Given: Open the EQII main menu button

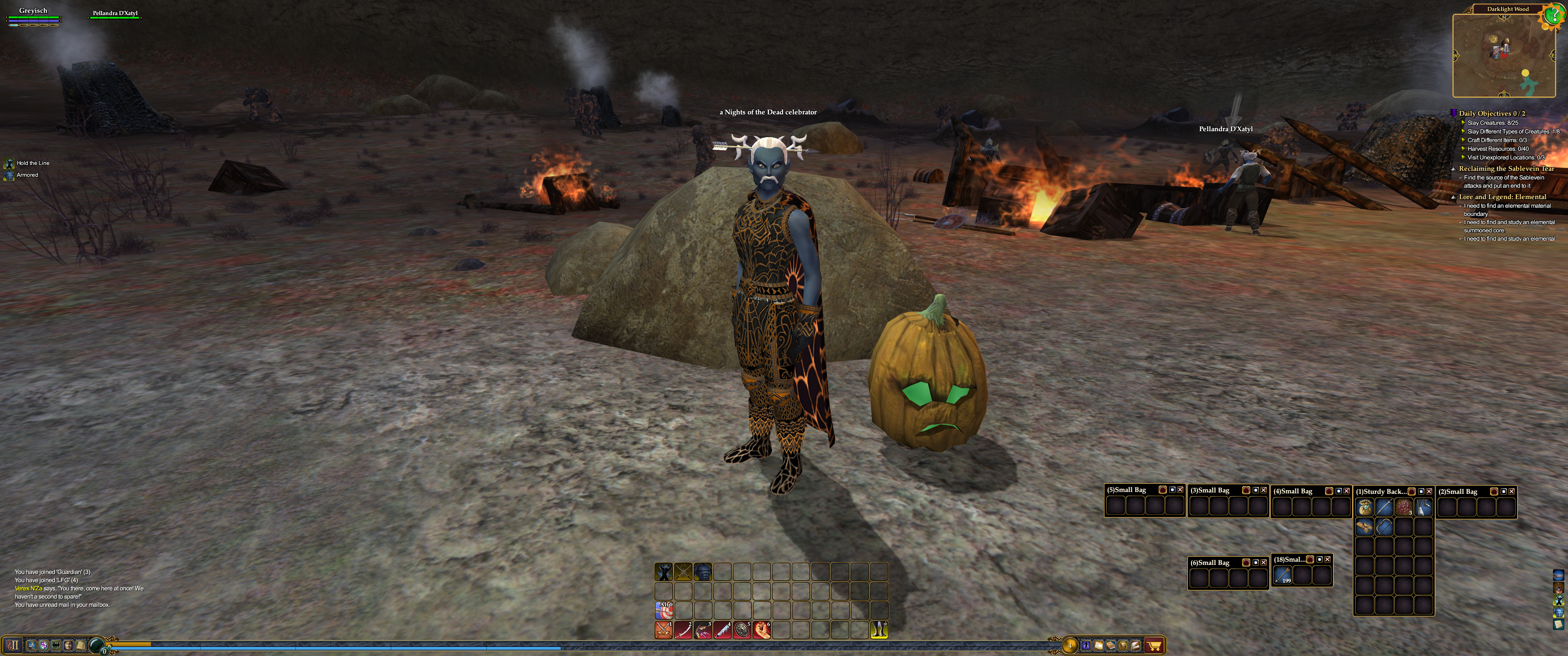Looking at the screenshot, I should [x=13, y=645].
